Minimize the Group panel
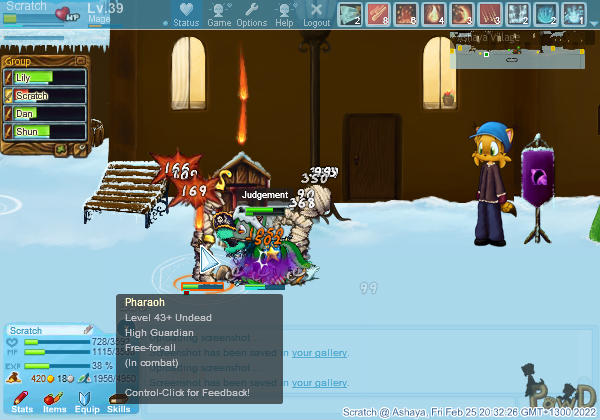This screenshot has width=600, height=420. click(x=80, y=61)
